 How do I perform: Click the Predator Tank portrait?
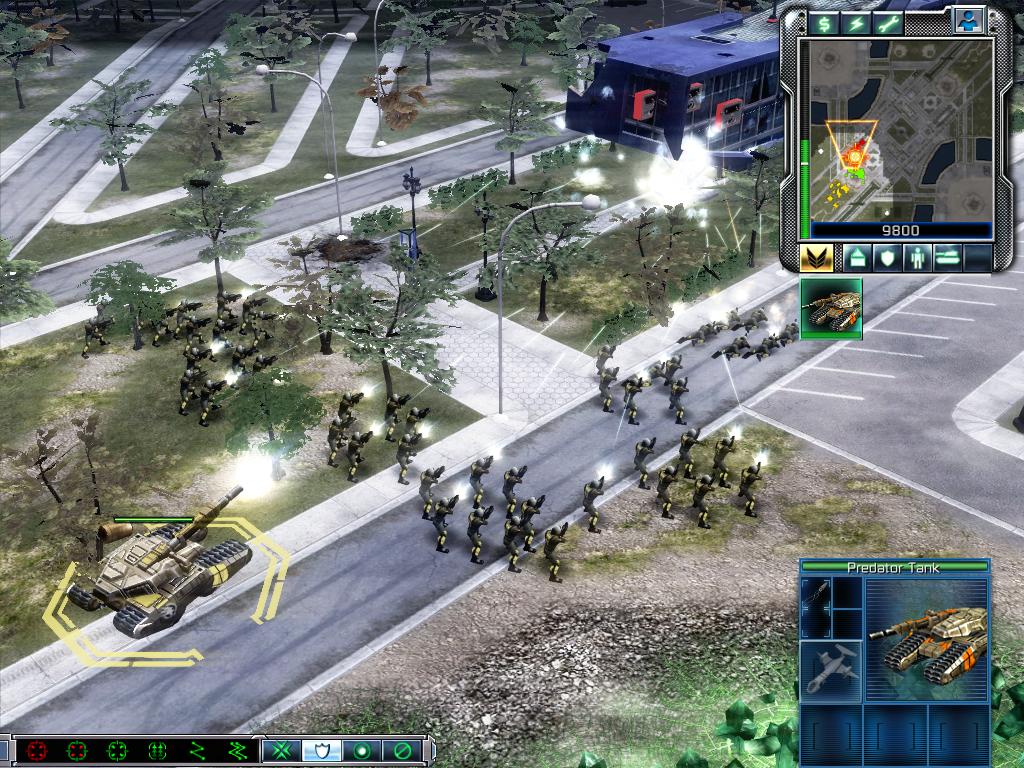[x=927, y=638]
